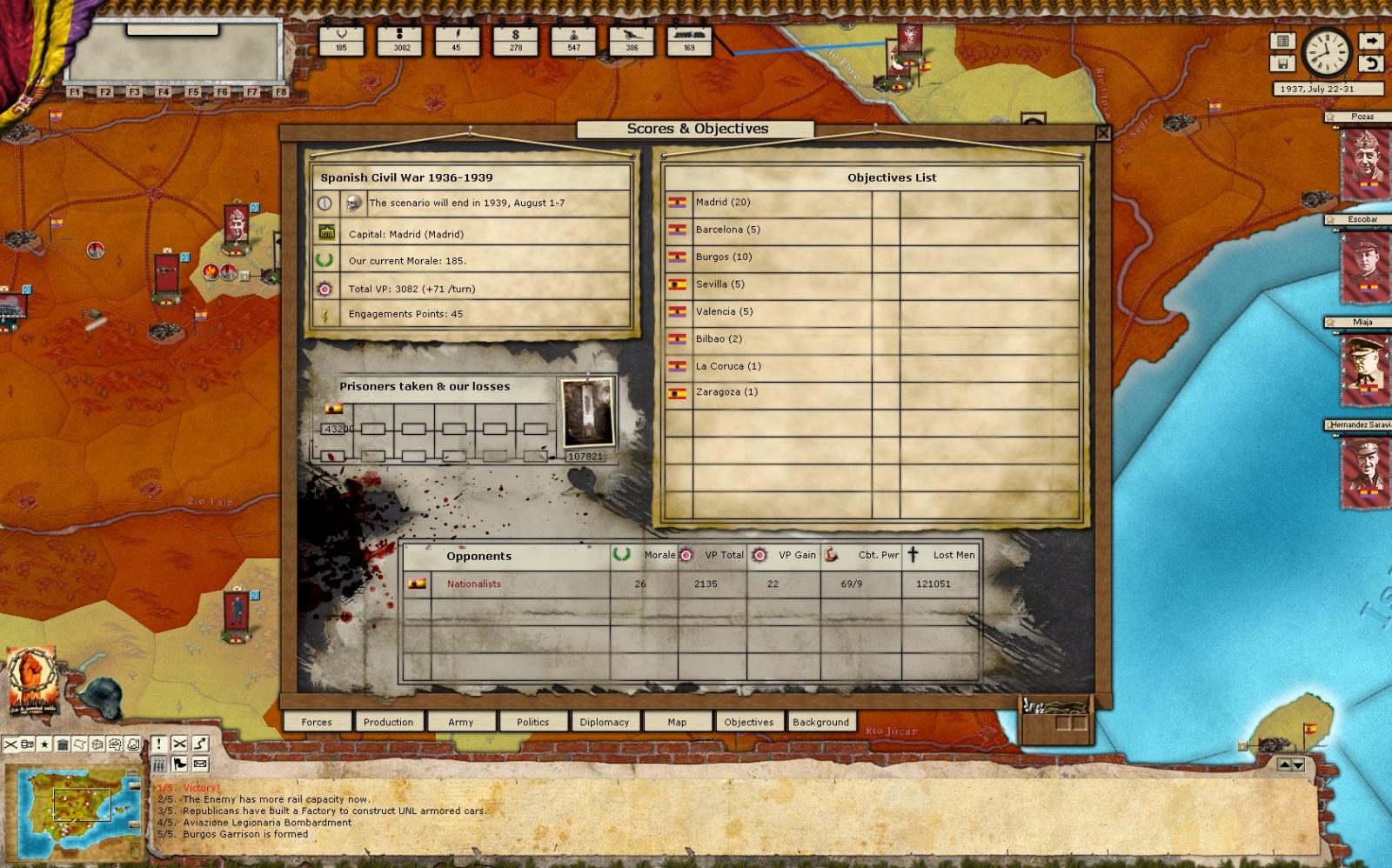Activate the F1 shortcut button
The width and height of the screenshot is (1392, 868).
pyautogui.click(x=75, y=91)
